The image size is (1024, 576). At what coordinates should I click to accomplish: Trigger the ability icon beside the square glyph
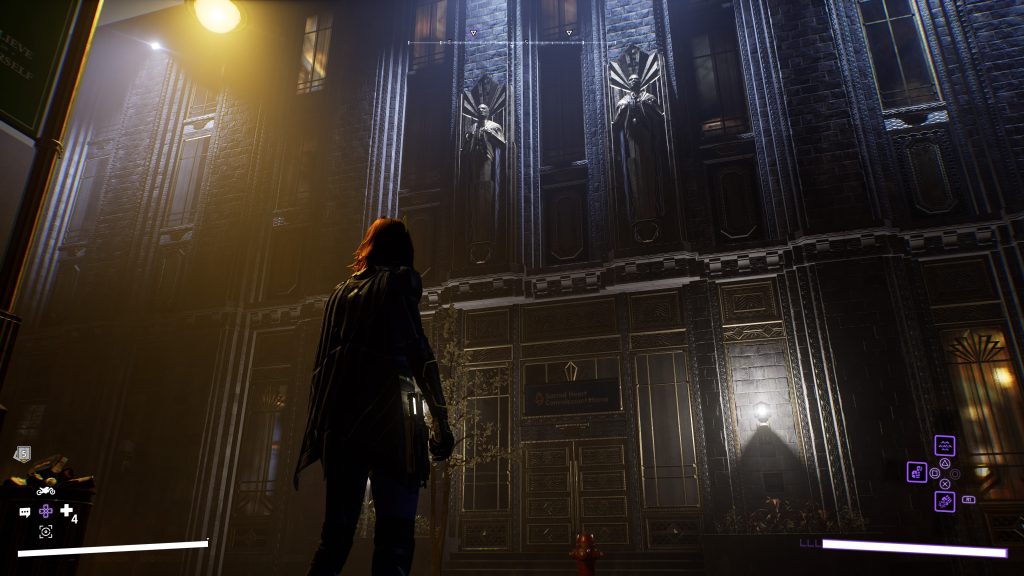pyautogui.click(x=916, y=472)
